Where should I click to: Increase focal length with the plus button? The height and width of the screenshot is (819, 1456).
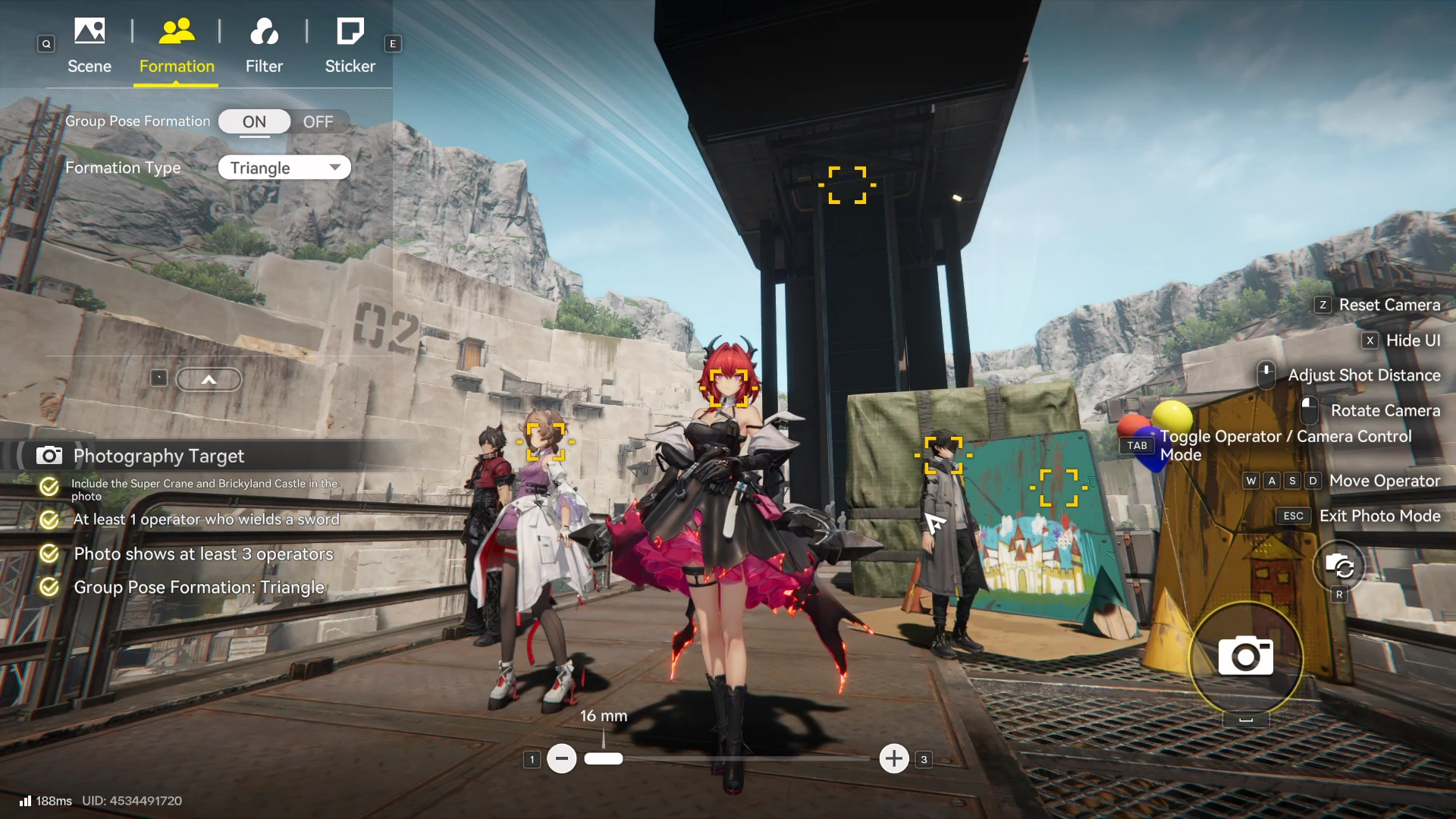click(x=894, y=758)
